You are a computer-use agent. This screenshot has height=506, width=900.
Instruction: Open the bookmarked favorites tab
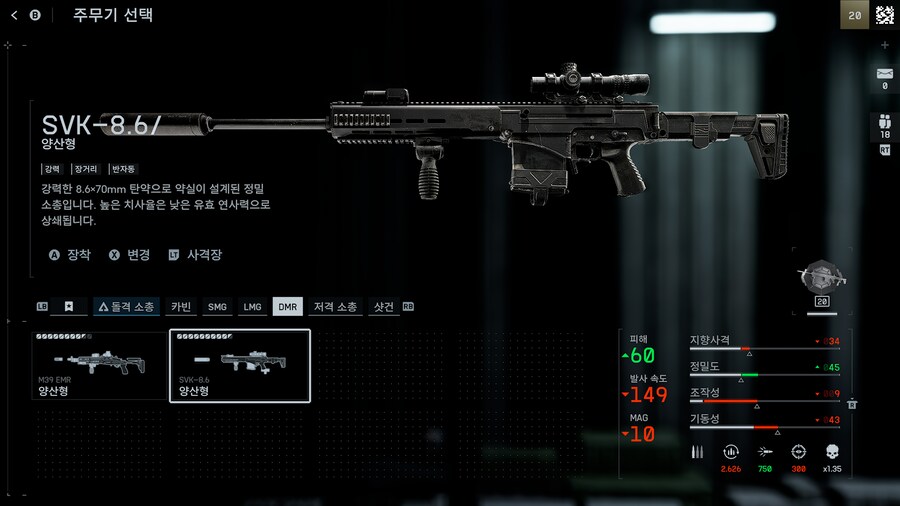(69, 307)
